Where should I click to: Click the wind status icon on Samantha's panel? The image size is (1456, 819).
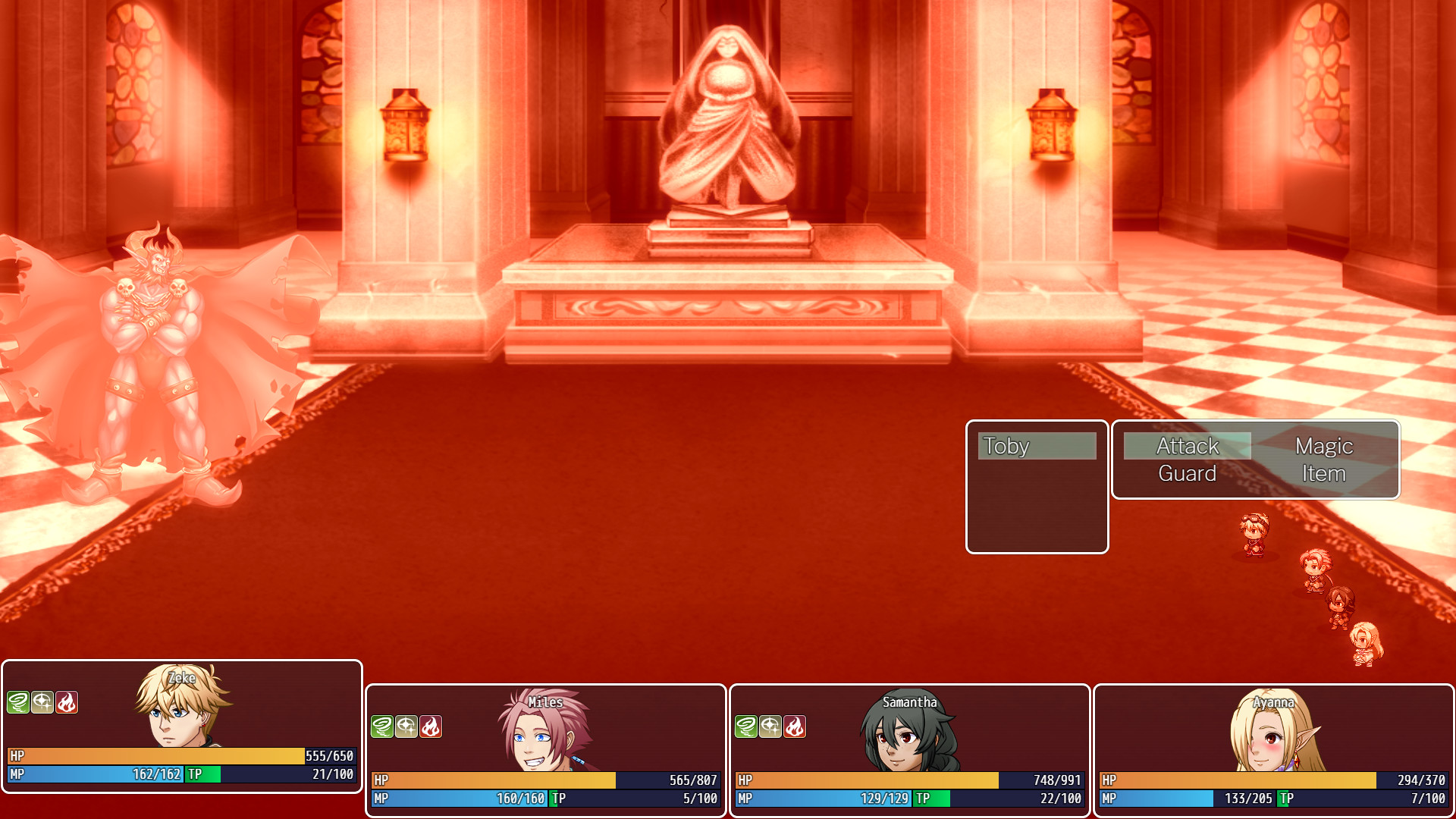[745, 726]
